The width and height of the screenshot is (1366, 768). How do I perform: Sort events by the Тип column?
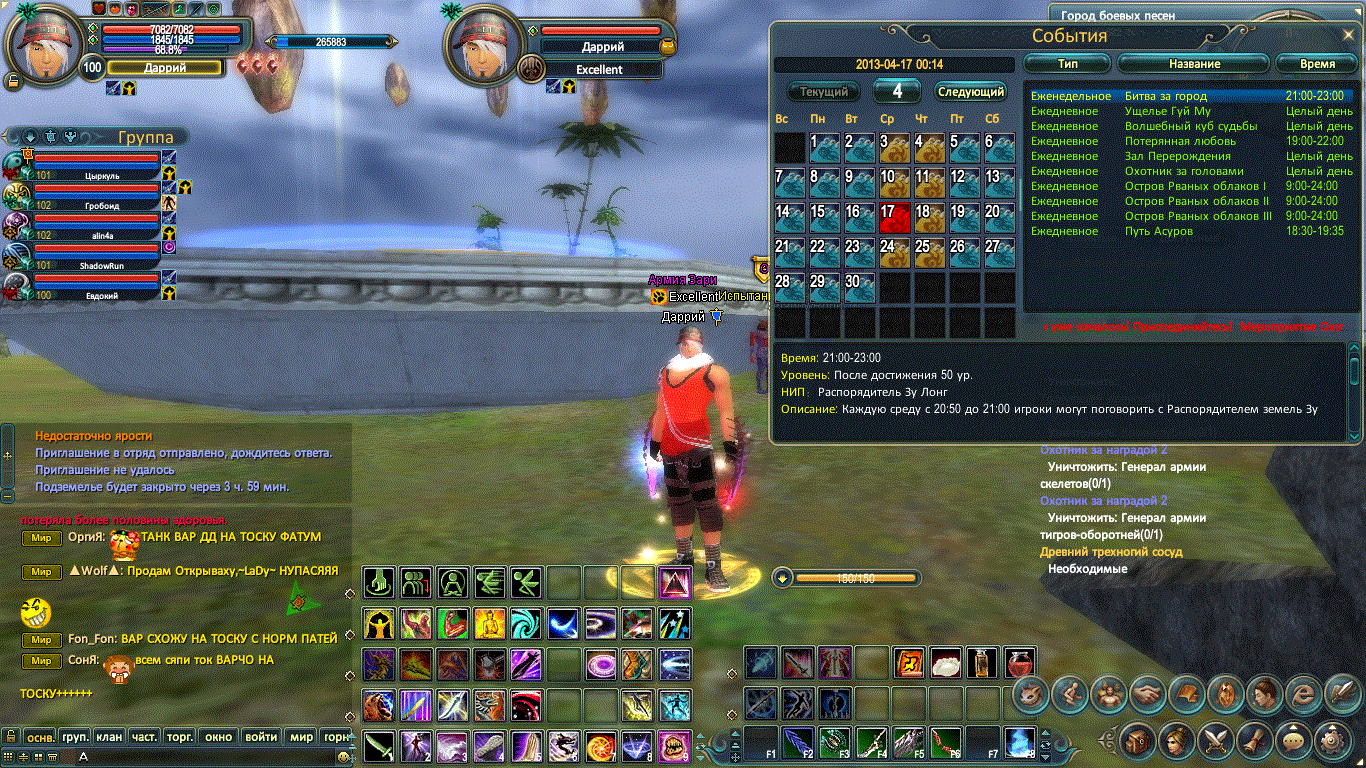[x=1068, y=63]
